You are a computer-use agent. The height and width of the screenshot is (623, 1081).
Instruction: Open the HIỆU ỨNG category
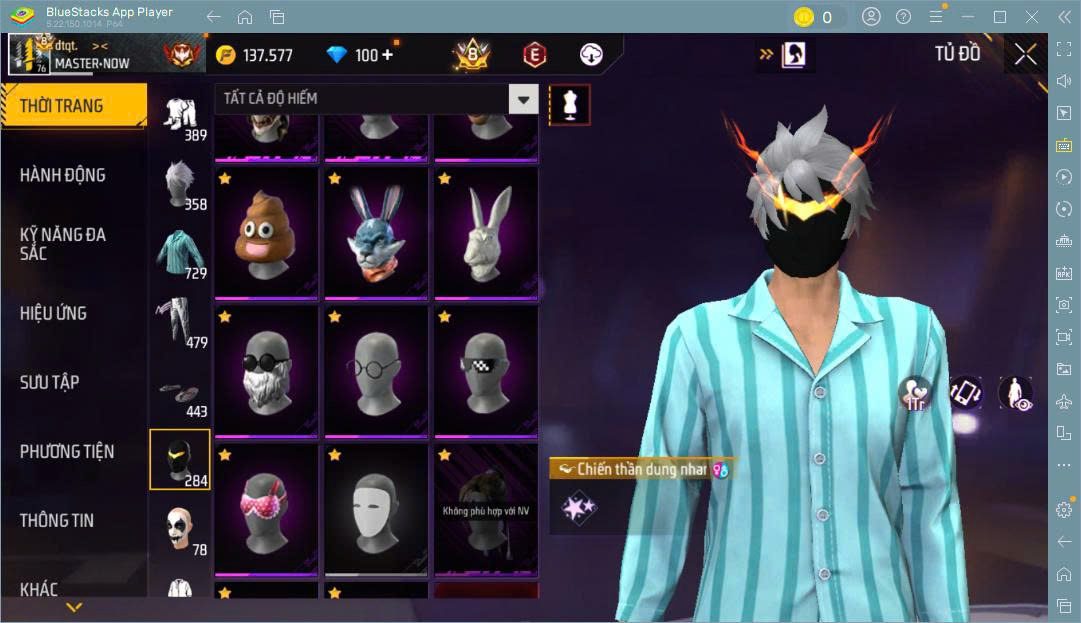(x=53, y=313)
